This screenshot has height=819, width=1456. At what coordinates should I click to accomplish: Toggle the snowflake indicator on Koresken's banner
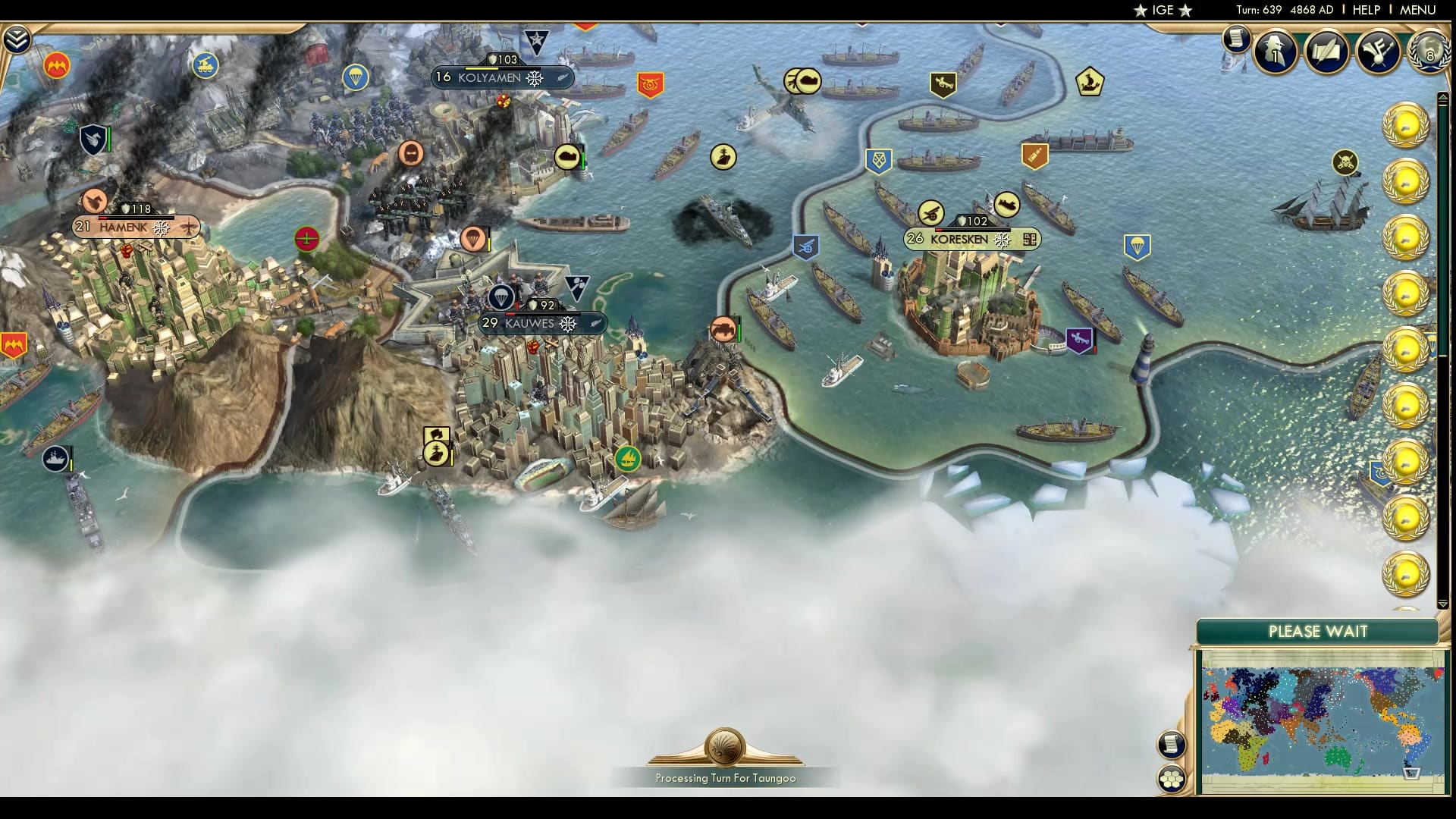click(x=1002, y=240)
